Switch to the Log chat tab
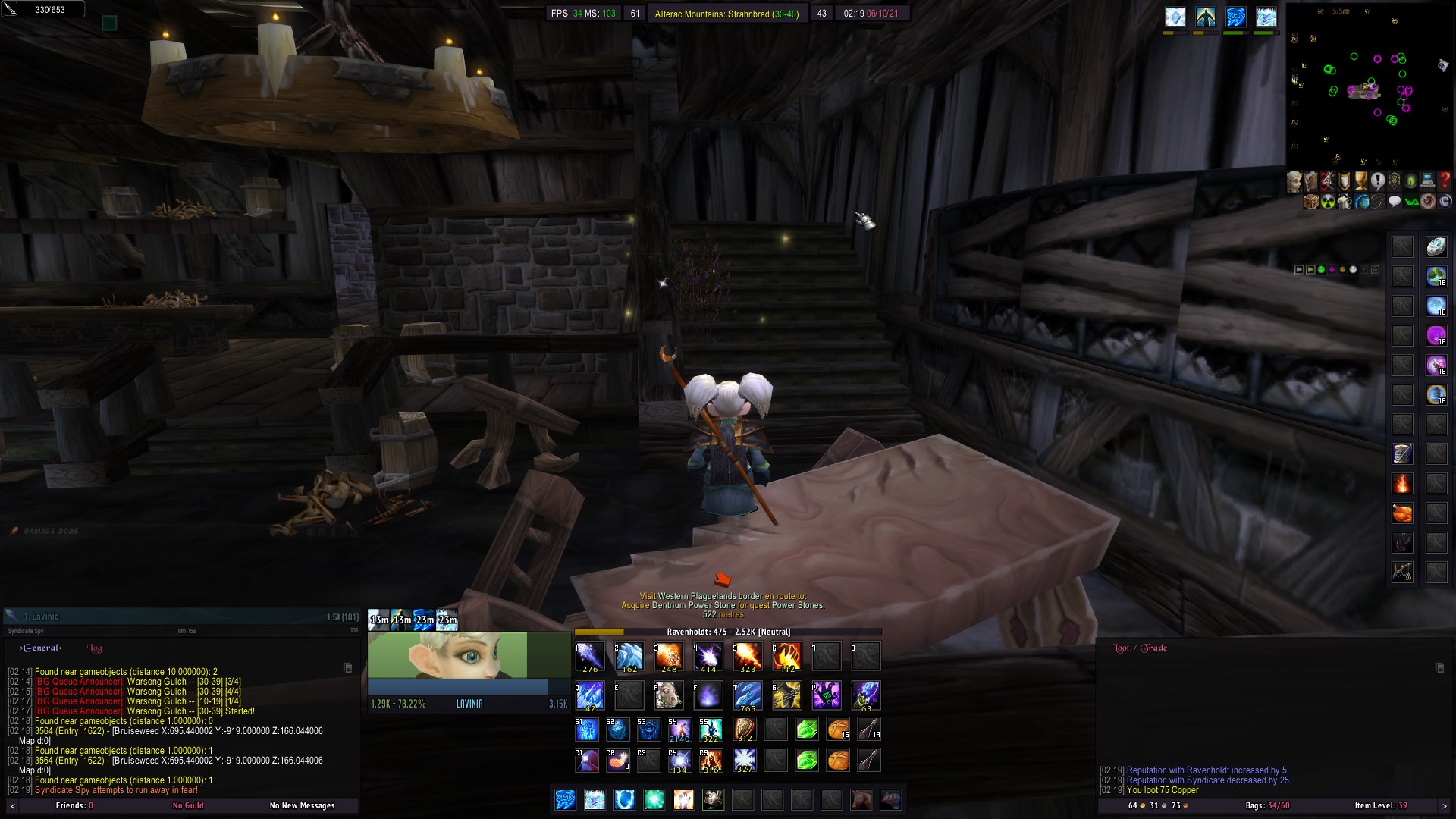Screen dimensions: 1456x819 [x=95, y=648]
